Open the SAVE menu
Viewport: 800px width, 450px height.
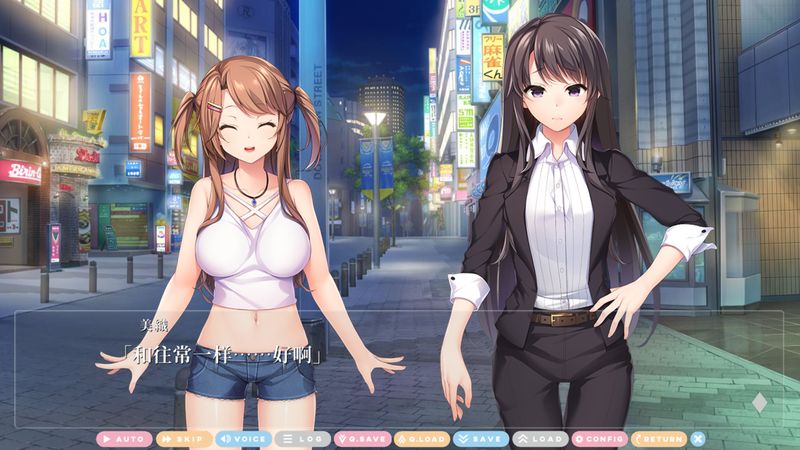click(480, 438)
